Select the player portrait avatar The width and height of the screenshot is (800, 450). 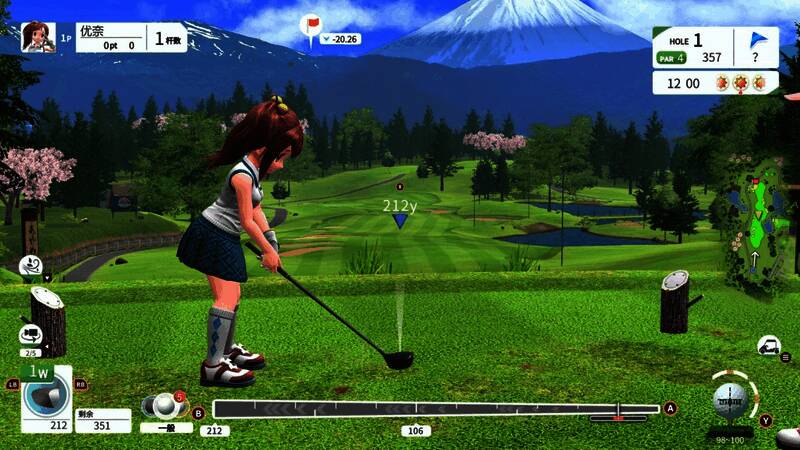tap(37, 37)
